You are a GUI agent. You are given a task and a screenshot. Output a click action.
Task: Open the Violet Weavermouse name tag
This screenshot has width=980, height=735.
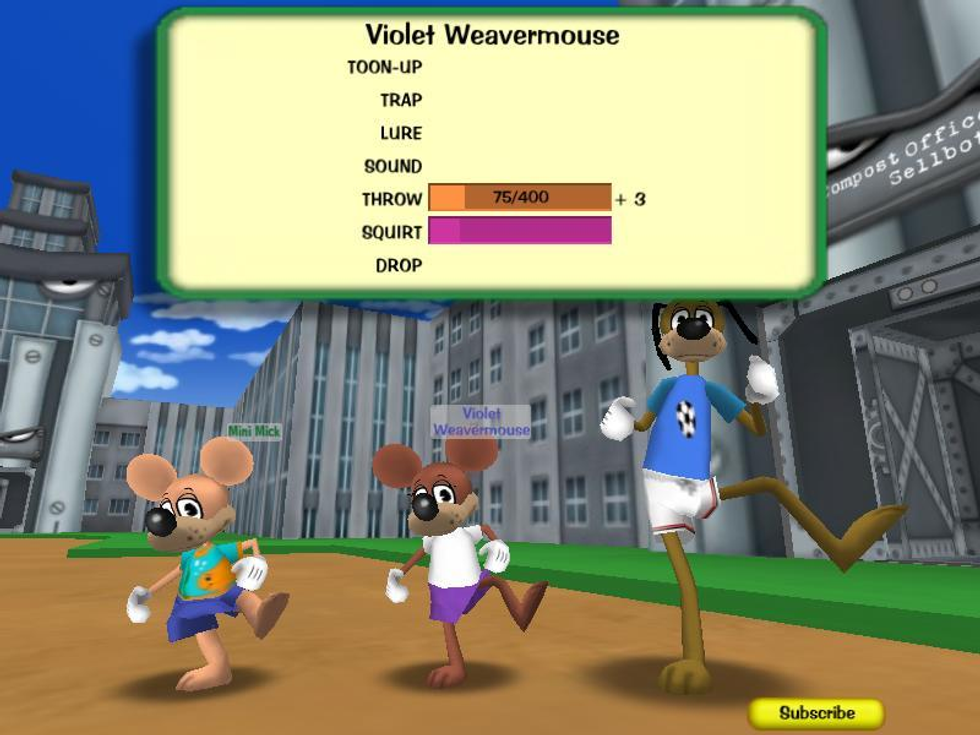(x=481, y=421)
